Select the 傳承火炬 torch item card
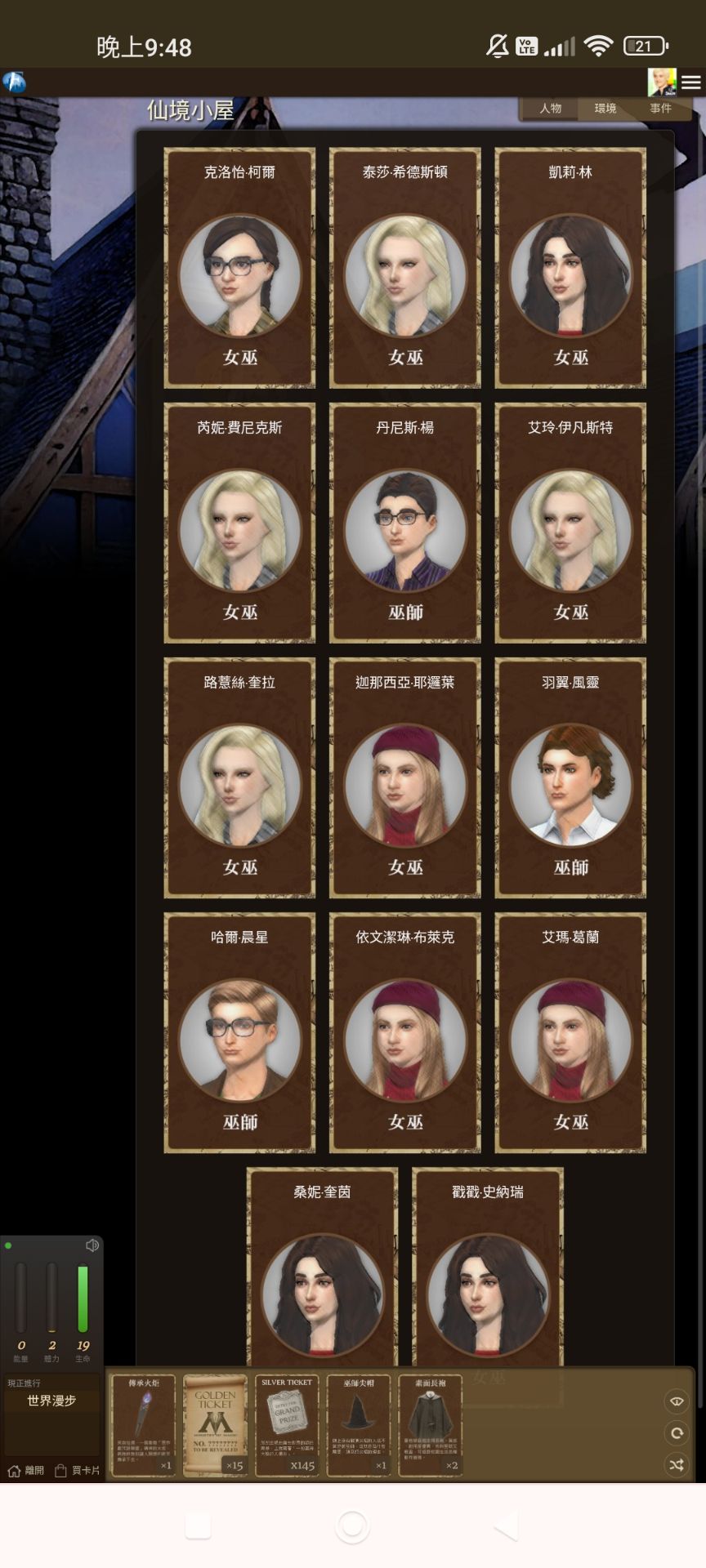Viewport: 706px width, 1568px height. coord(144,1424)
